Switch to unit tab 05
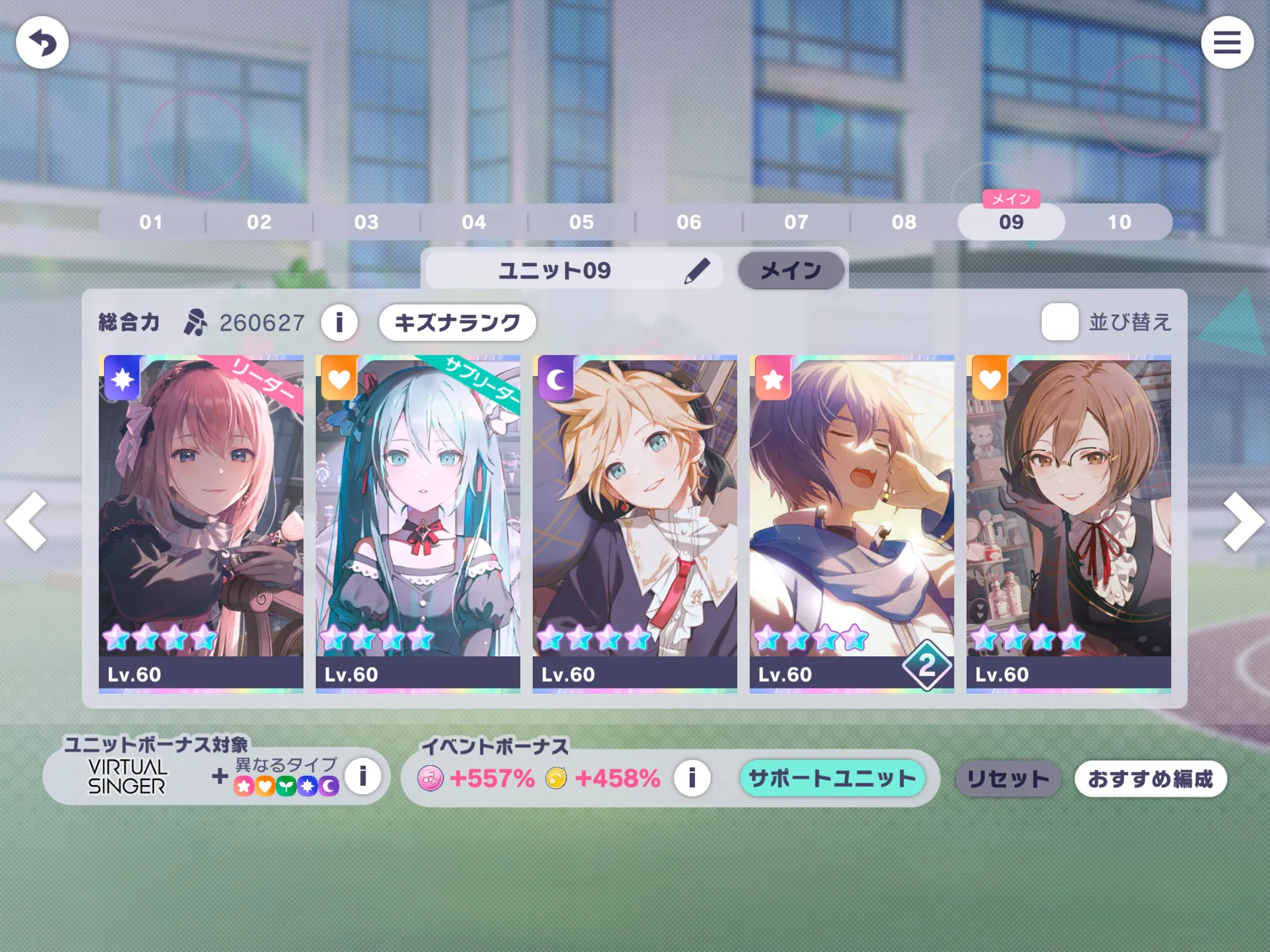Image resolution: width=1270 pixels, height=952 pixels. (581, 222)
